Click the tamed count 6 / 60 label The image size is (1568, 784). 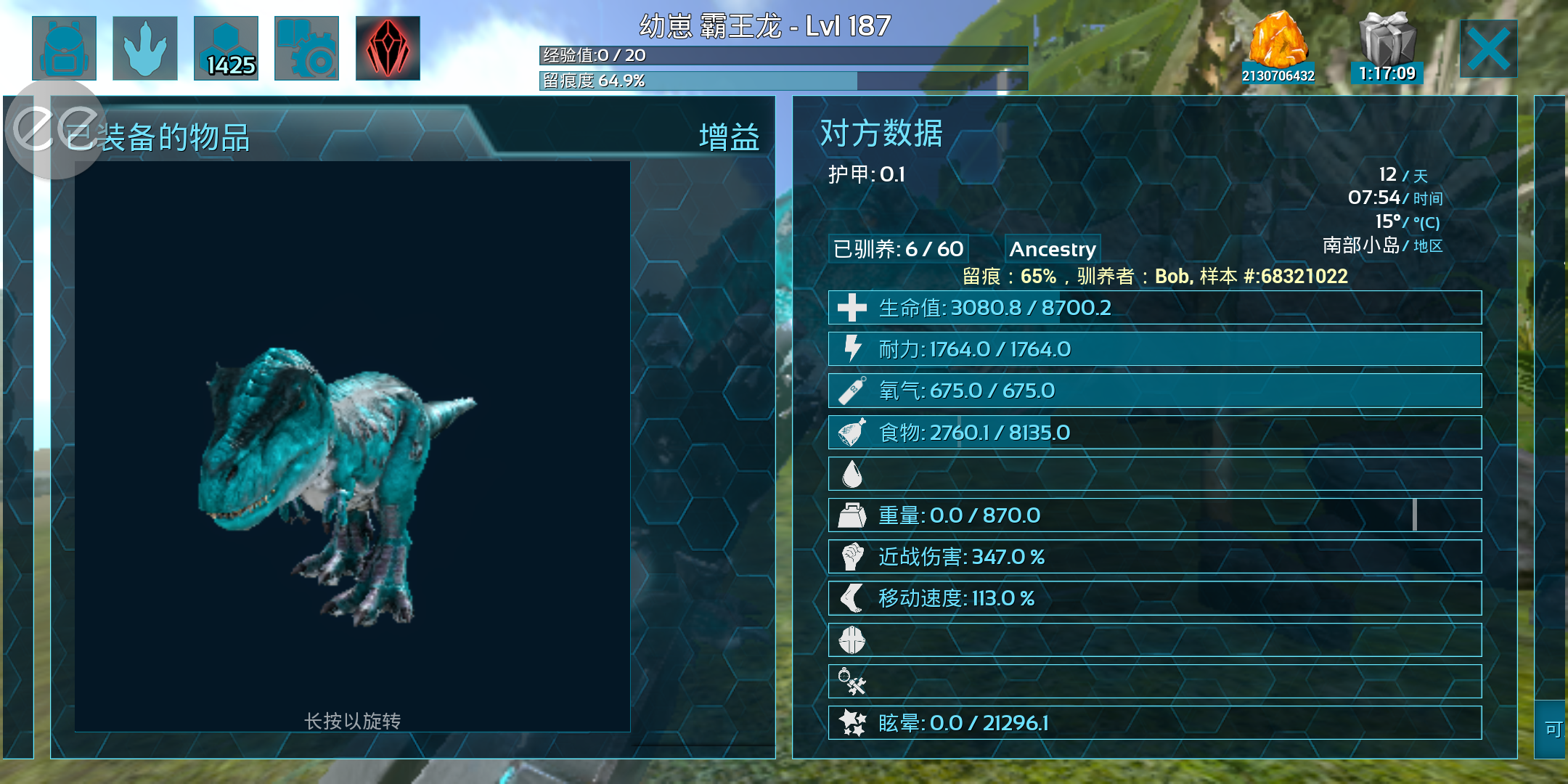pyautogui.click(x=899, y=249)
